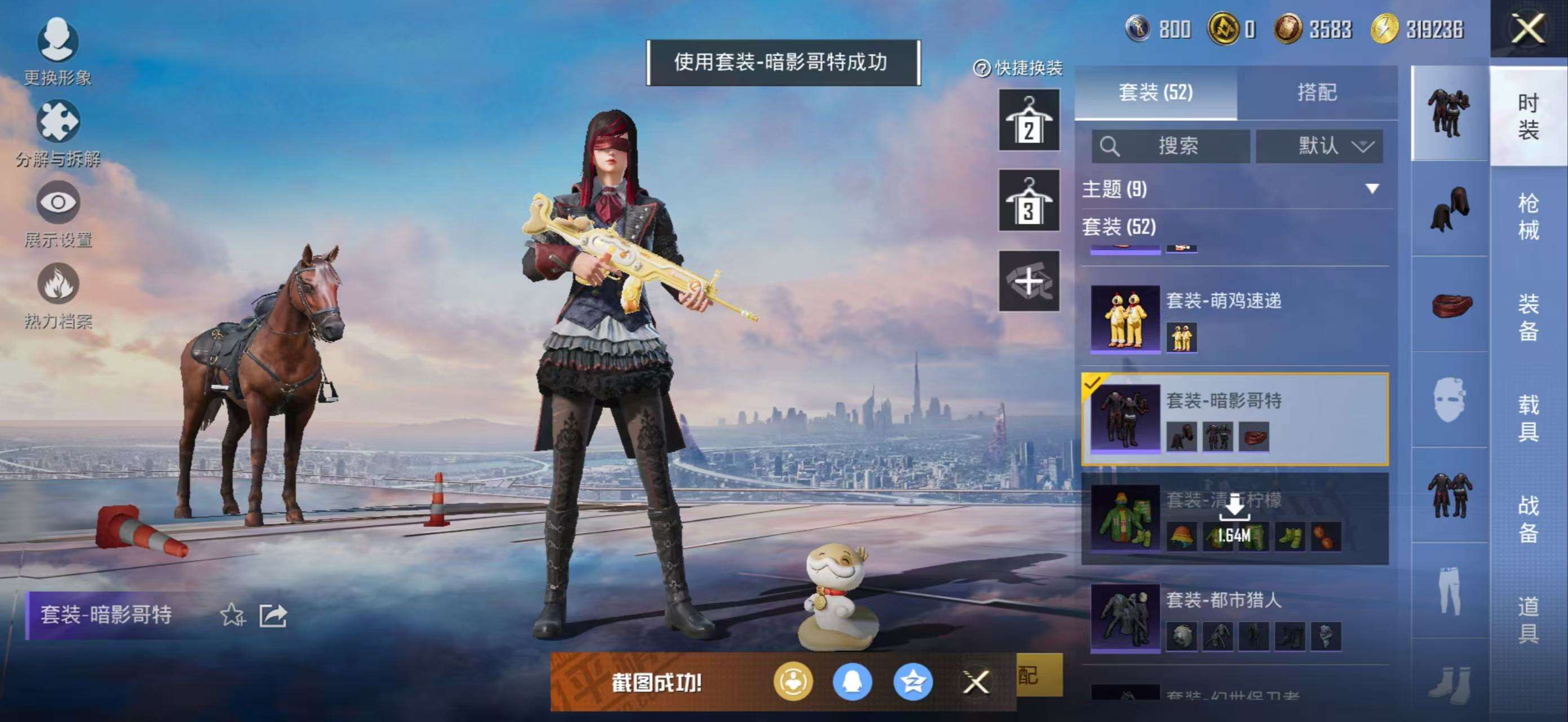The height and width of the screenshot is (722, 1568).
Task: Add a new quick outfit slot
Action: point(1028,281)
